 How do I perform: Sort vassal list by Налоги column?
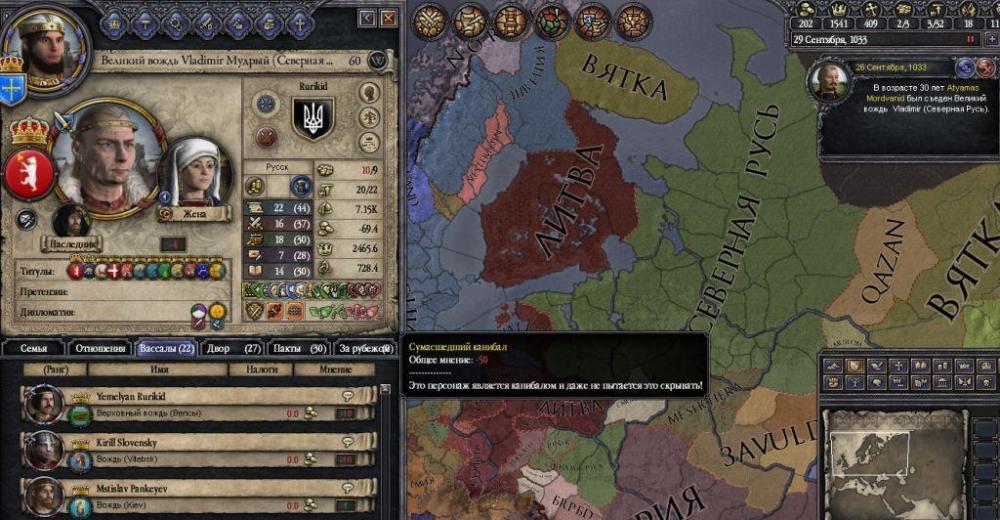click(x=253, y=369)
